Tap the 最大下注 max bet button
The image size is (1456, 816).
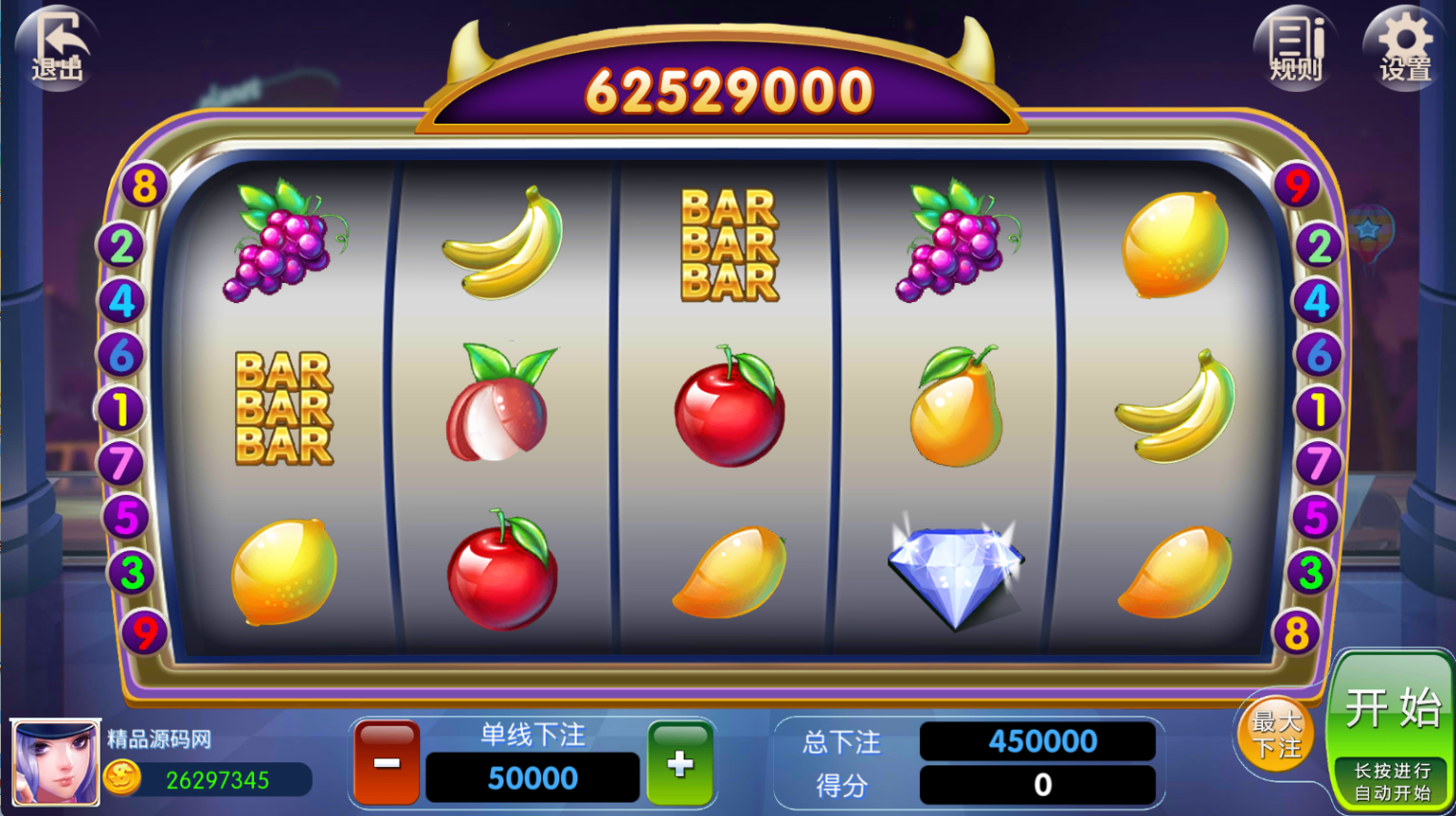click(1276, 734)
